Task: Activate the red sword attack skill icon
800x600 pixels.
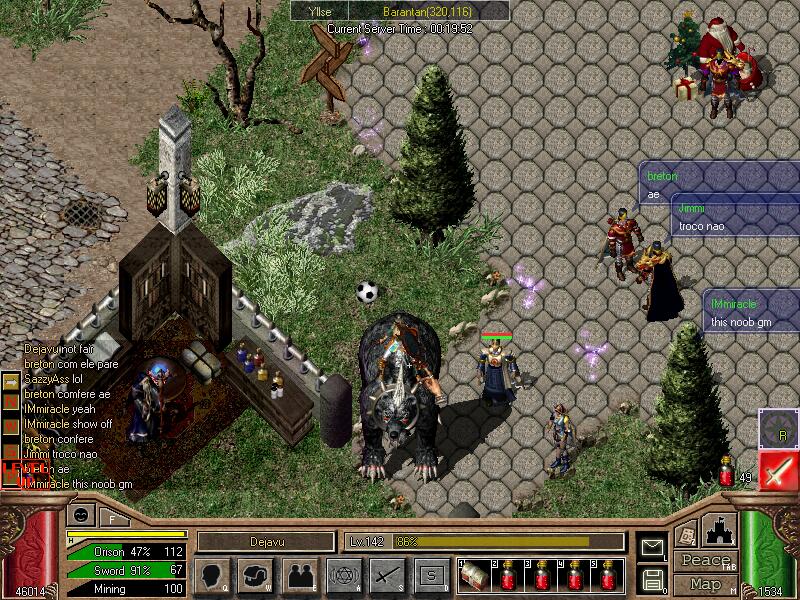Action: pyautogui.click(x=778, y=470)
